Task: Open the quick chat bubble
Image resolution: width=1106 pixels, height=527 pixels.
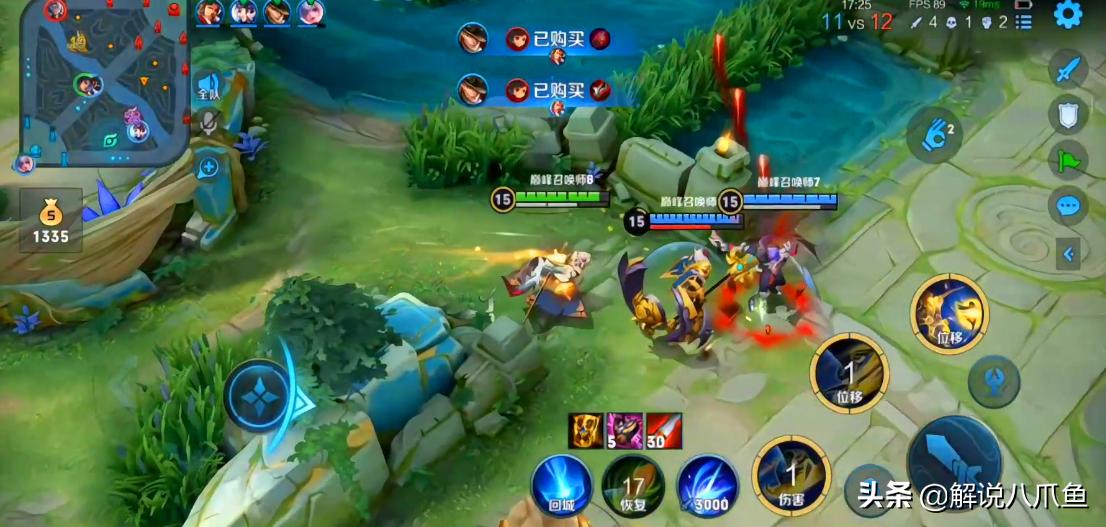Action: [x=1068, y=207]
